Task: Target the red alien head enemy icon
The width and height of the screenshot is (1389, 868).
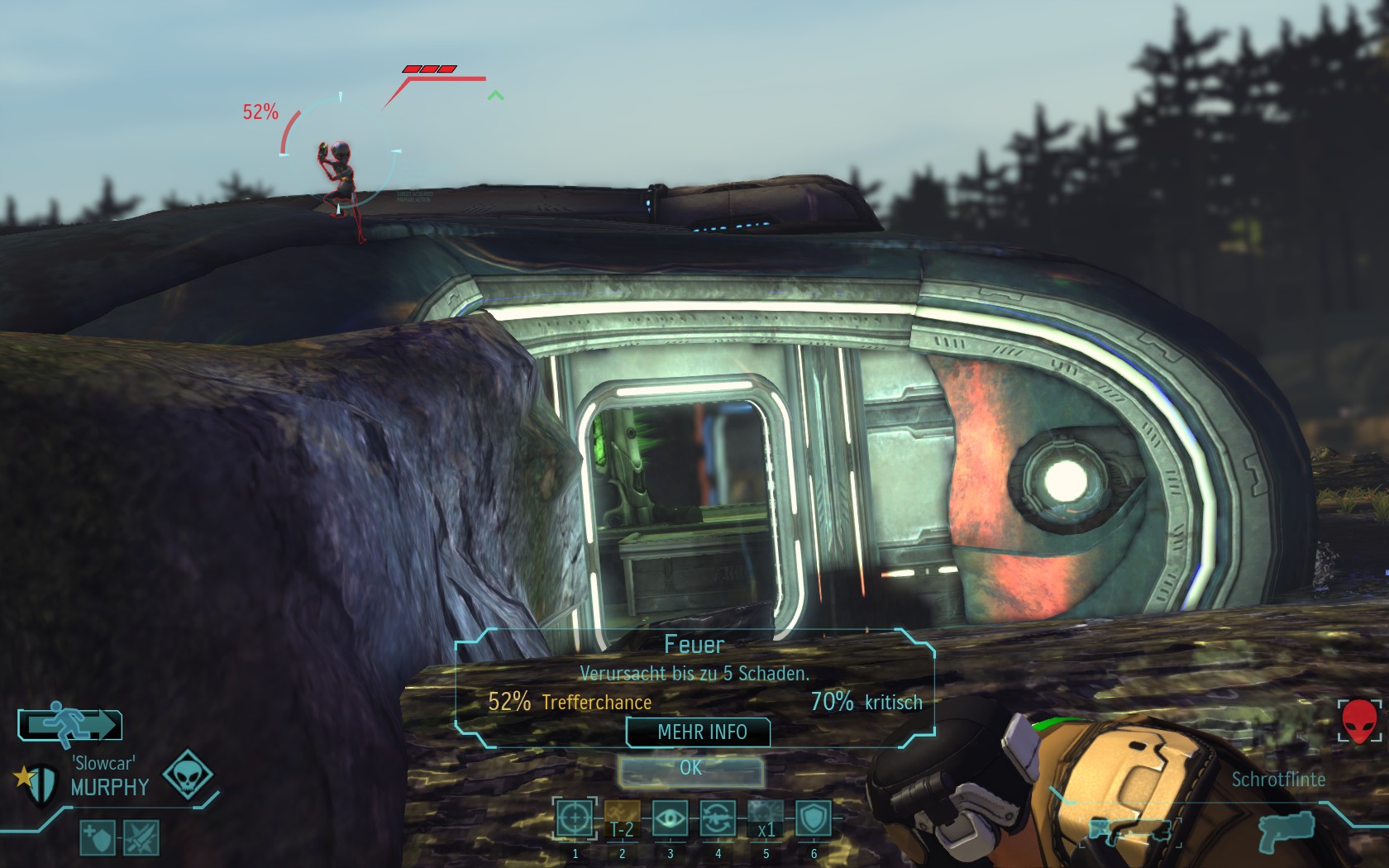Action: click(x=1359, y=721)
